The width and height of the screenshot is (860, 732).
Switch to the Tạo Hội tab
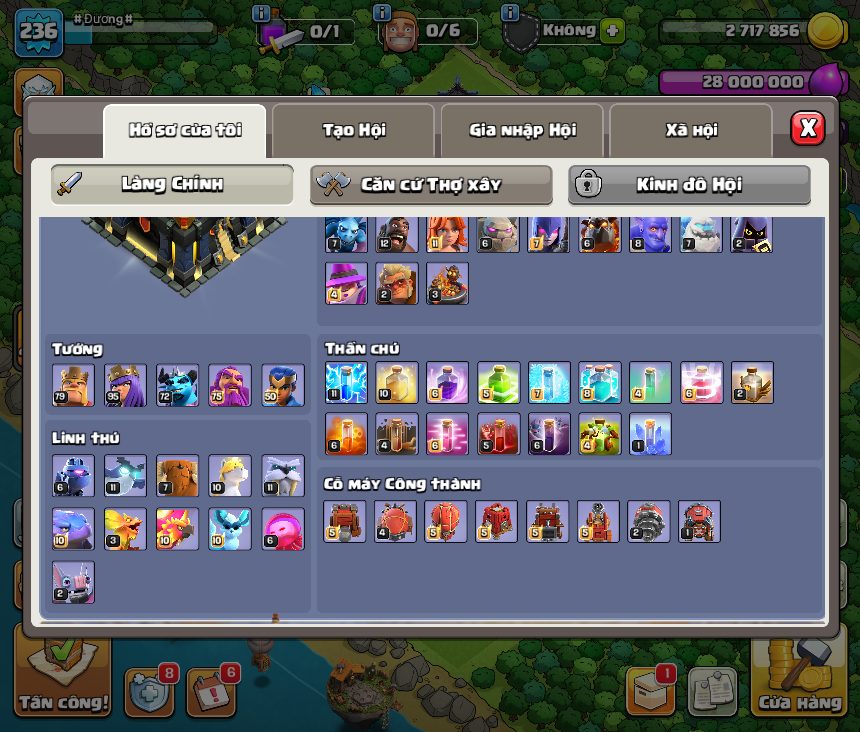353,130
